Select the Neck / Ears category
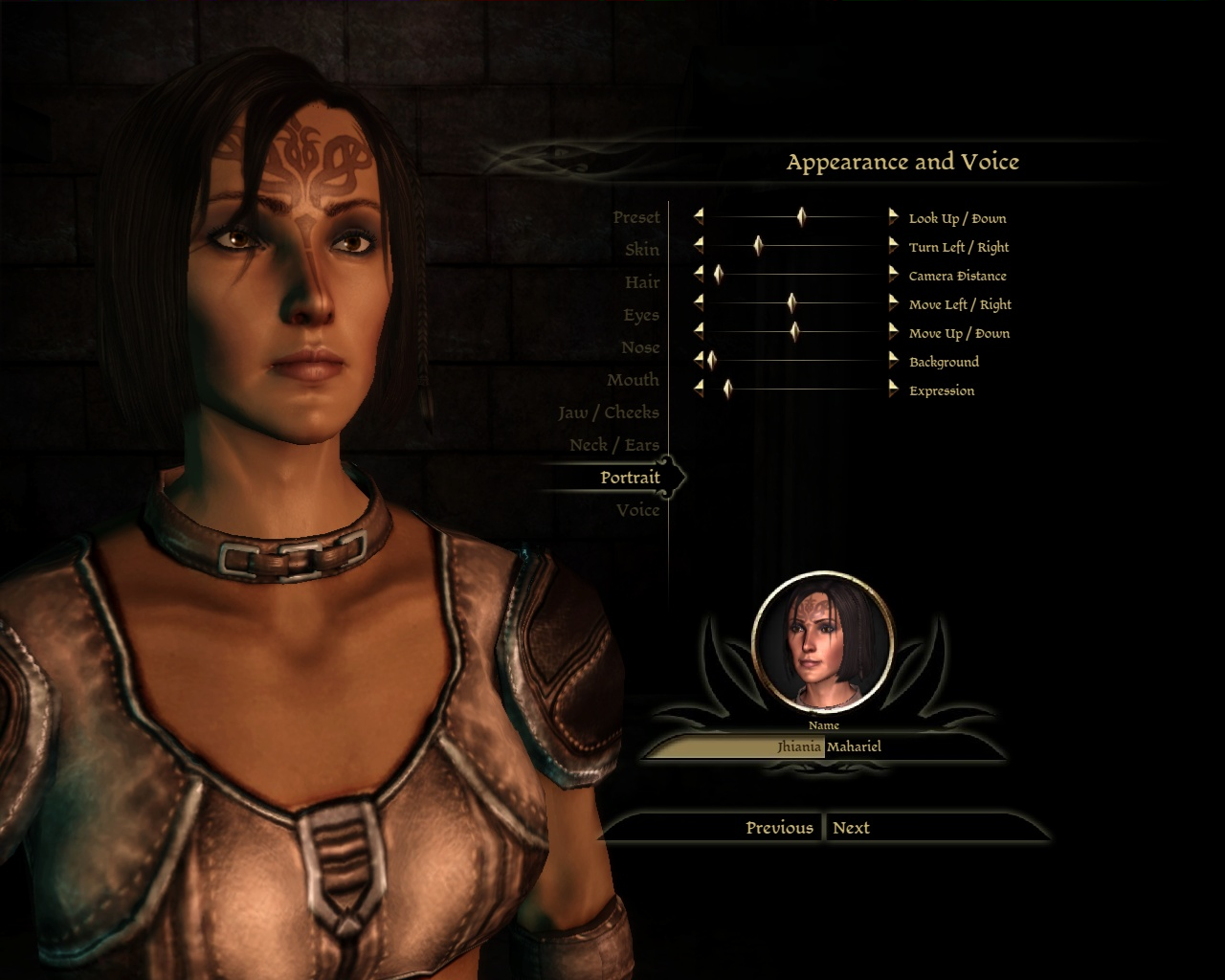1225x980 pixels. click(614, 445)
